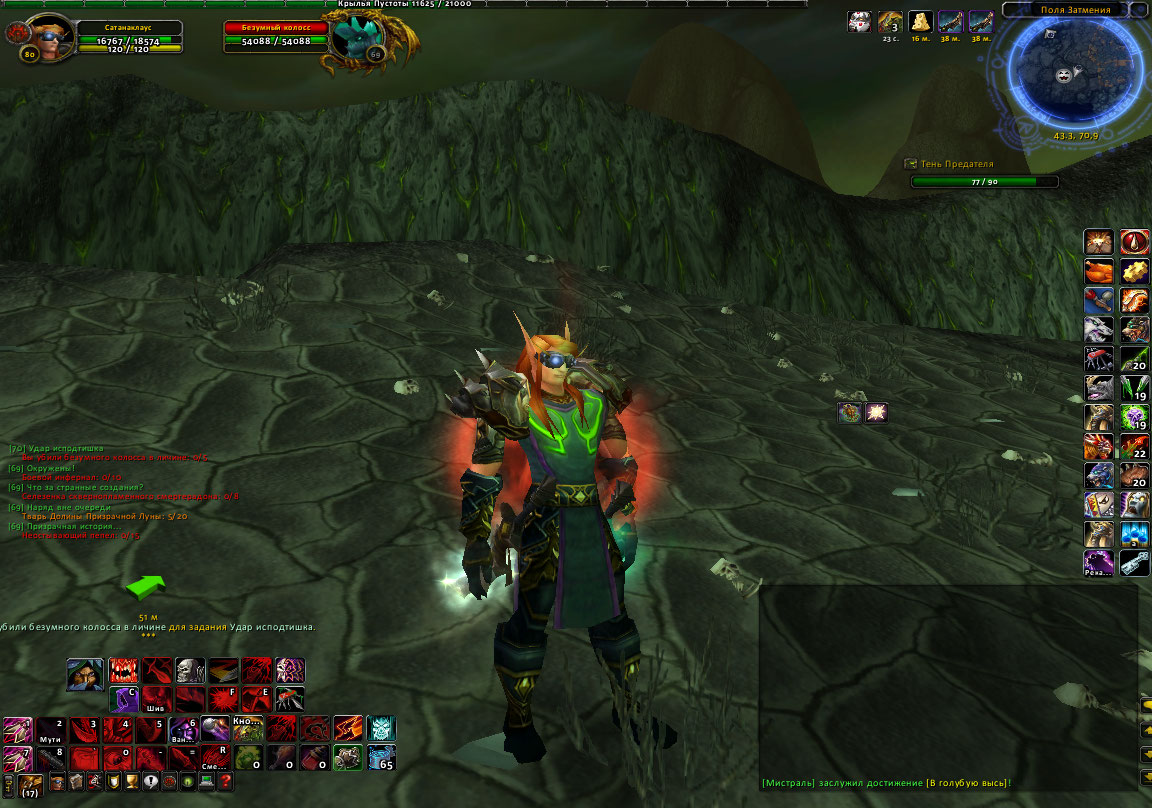Use the Шив ability button

(x=156, y=698)
